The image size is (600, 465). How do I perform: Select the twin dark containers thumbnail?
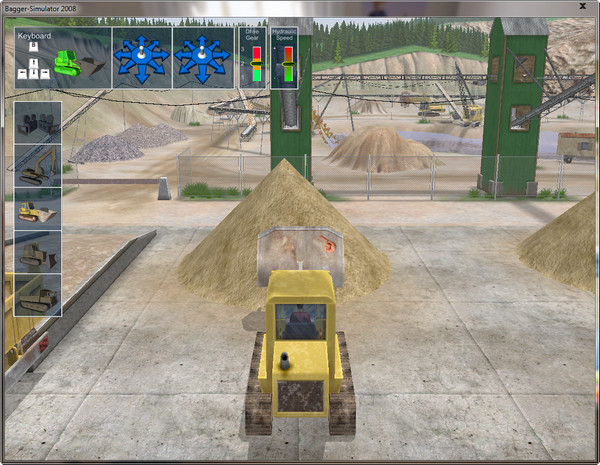(38, 122)
